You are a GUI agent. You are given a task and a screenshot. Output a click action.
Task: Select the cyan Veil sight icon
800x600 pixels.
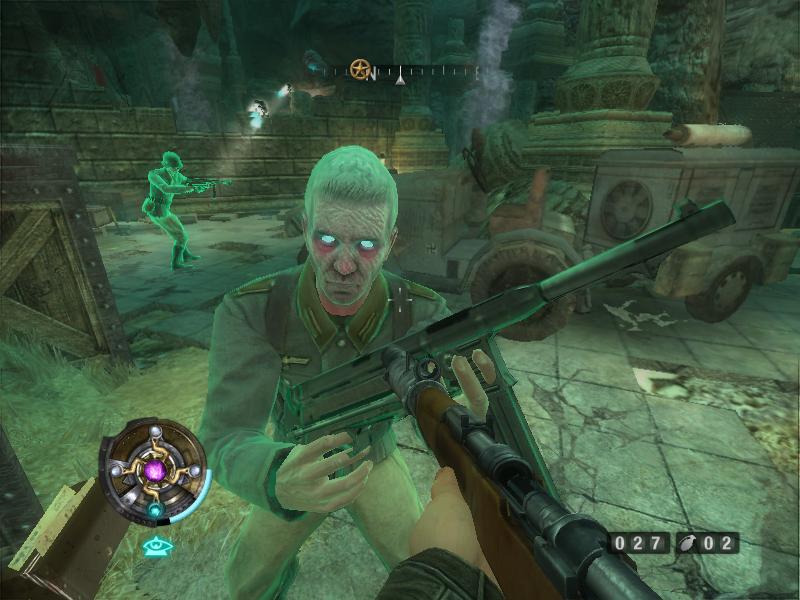[155, 546]
